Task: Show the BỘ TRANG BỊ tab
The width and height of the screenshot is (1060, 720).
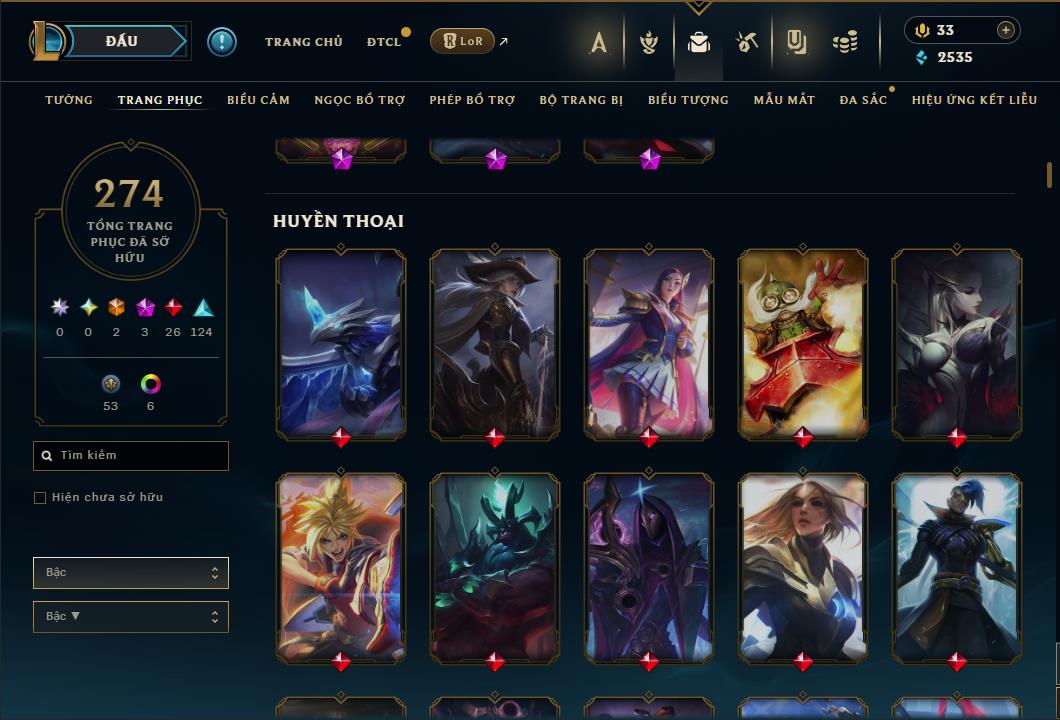Action: [x=581, y=100]
